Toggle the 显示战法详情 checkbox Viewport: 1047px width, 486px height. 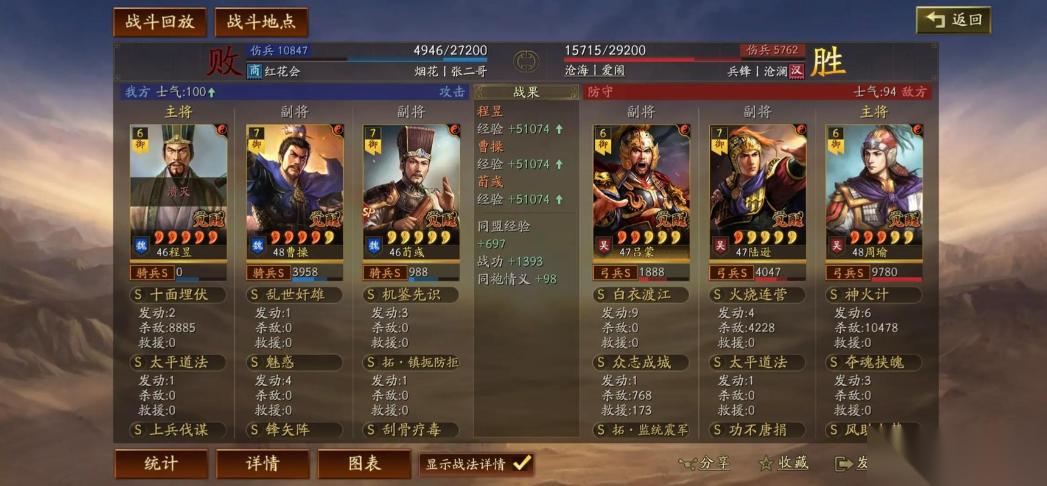click(x=522, y=464)
